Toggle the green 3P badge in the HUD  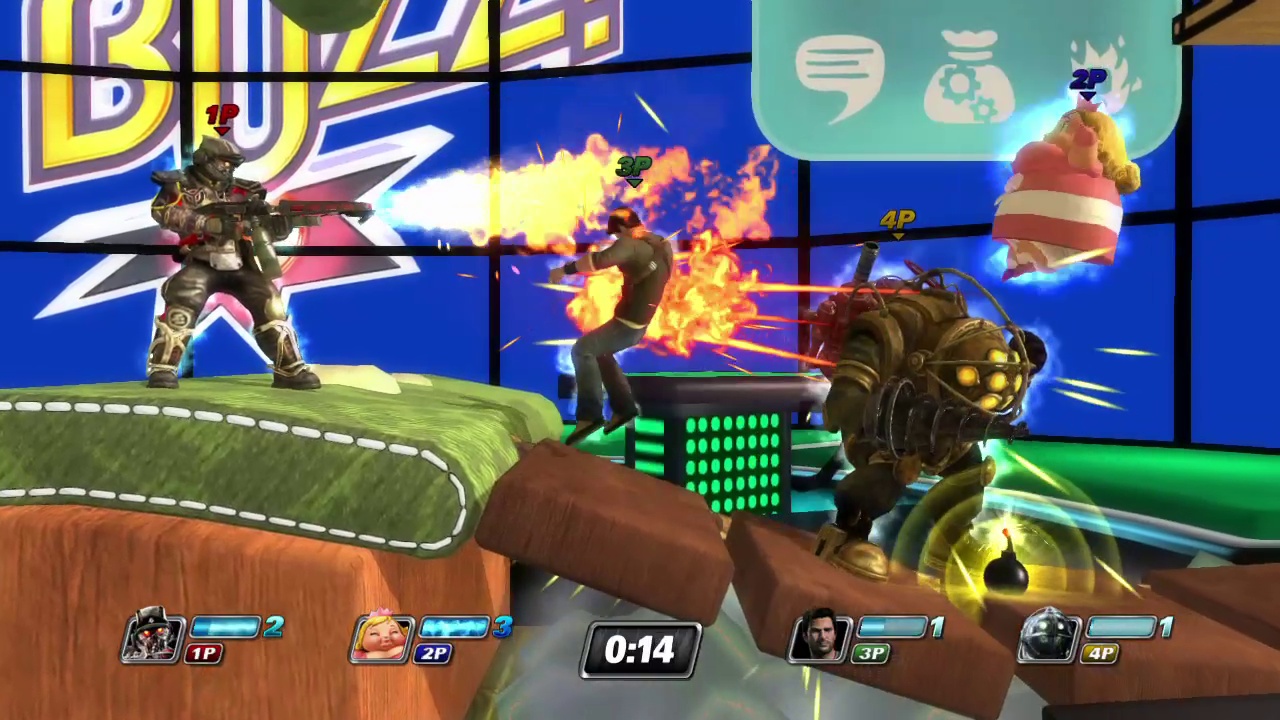(870, 654)
